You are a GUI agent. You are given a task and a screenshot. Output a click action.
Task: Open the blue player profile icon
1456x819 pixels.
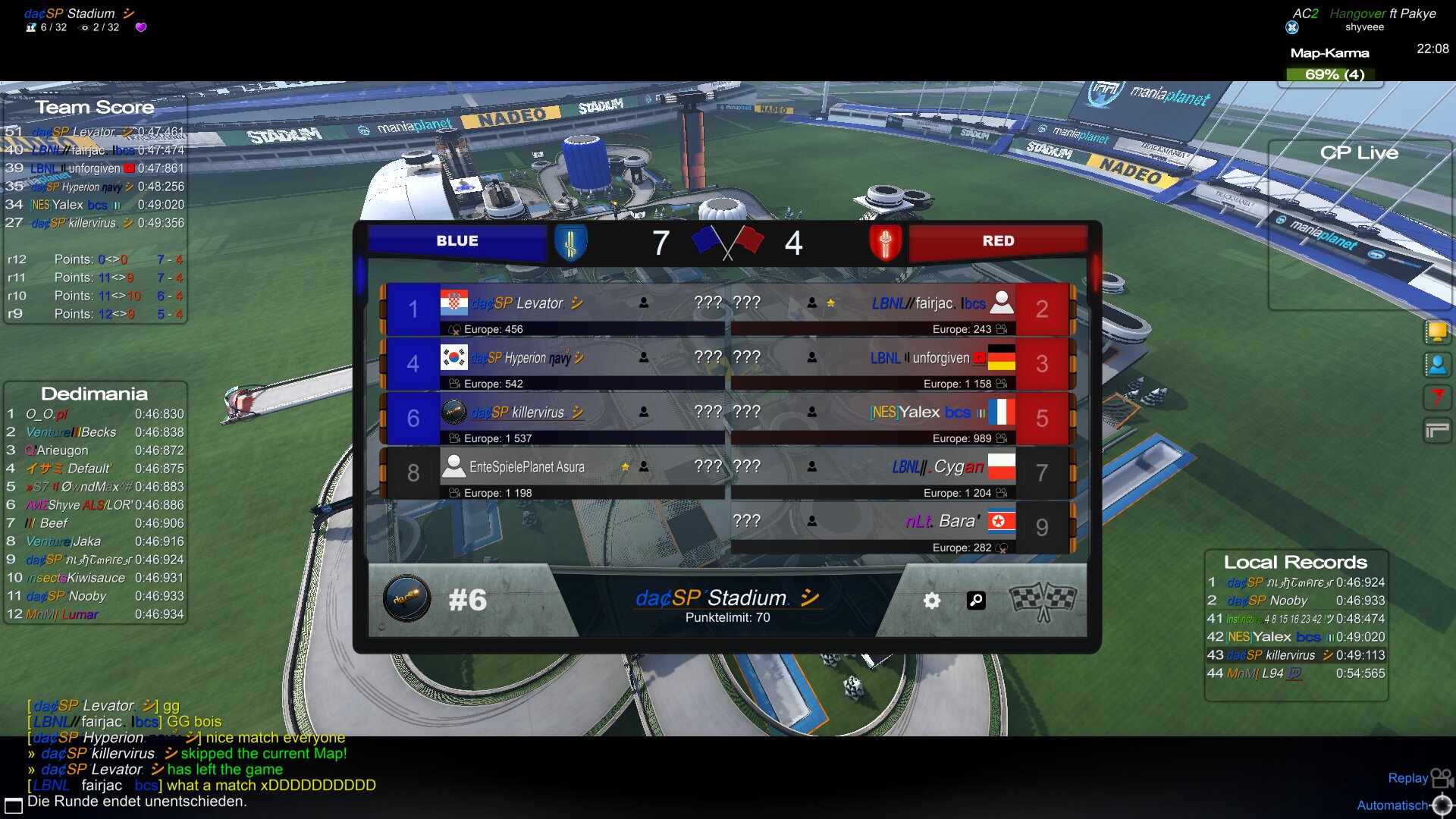click(1437, 365)
